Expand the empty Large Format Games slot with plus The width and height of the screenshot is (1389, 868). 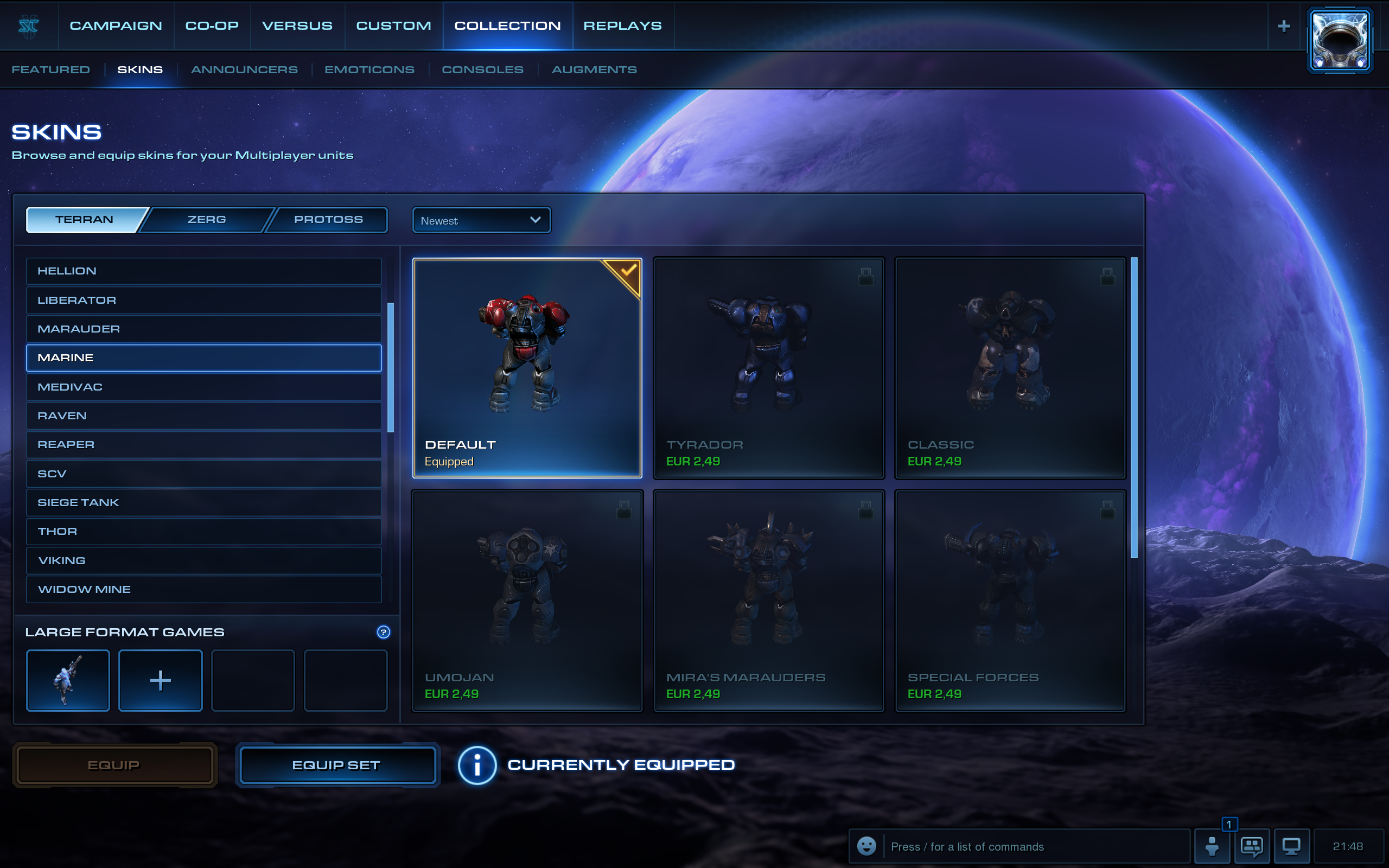[160, 680]
